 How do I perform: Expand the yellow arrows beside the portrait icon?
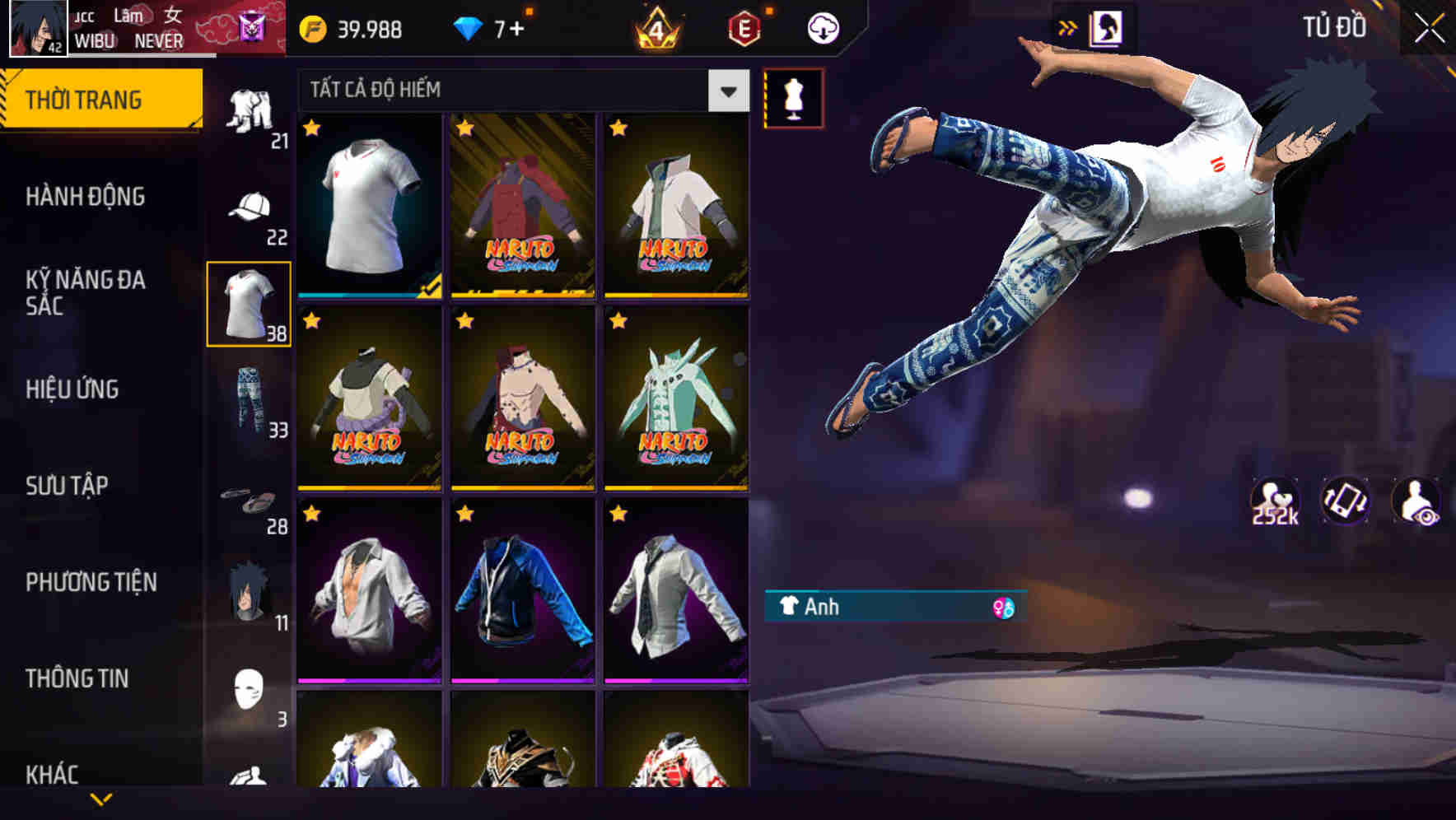[1068, 27]
